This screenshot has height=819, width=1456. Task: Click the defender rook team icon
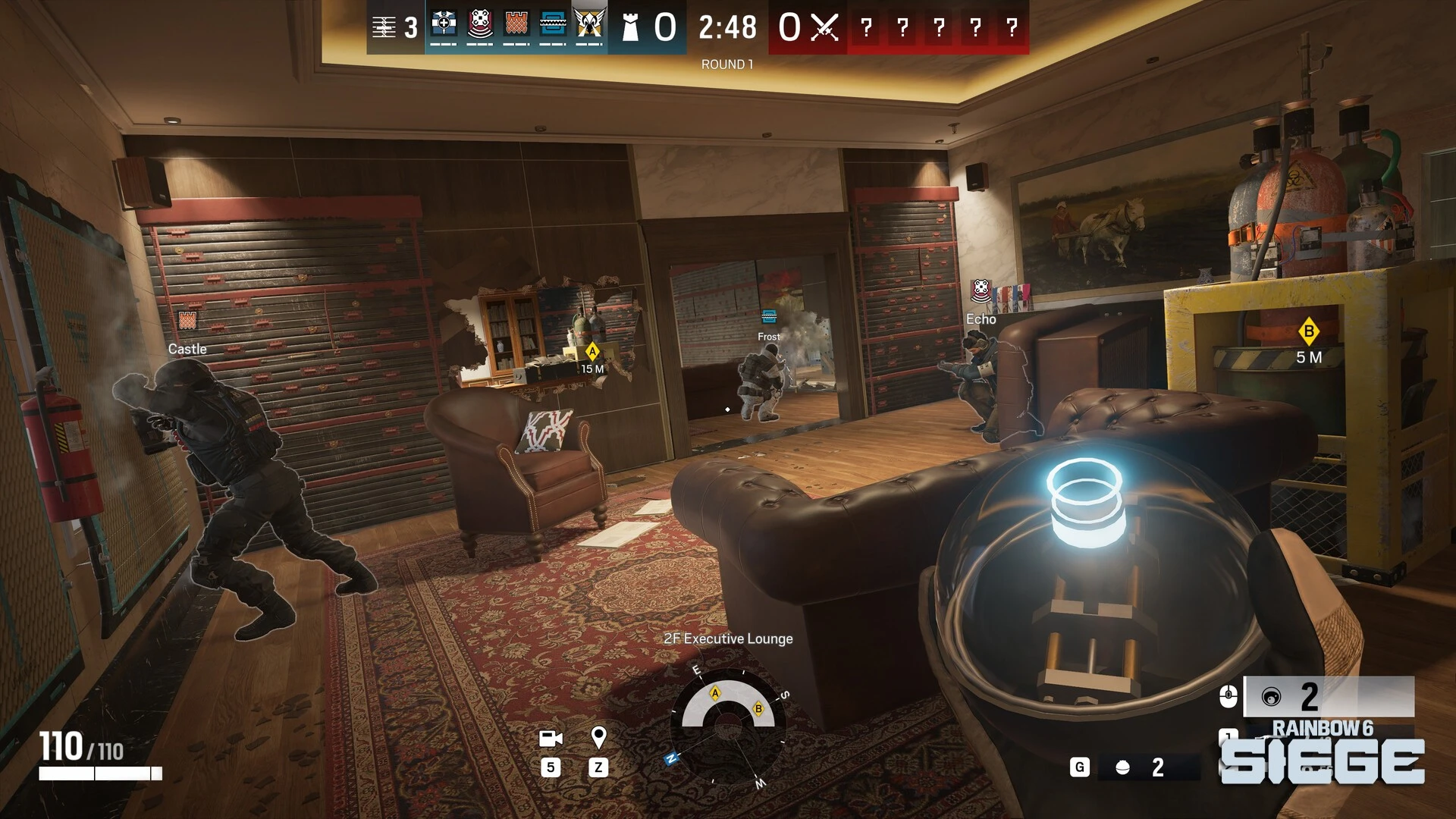coord(629,28)
